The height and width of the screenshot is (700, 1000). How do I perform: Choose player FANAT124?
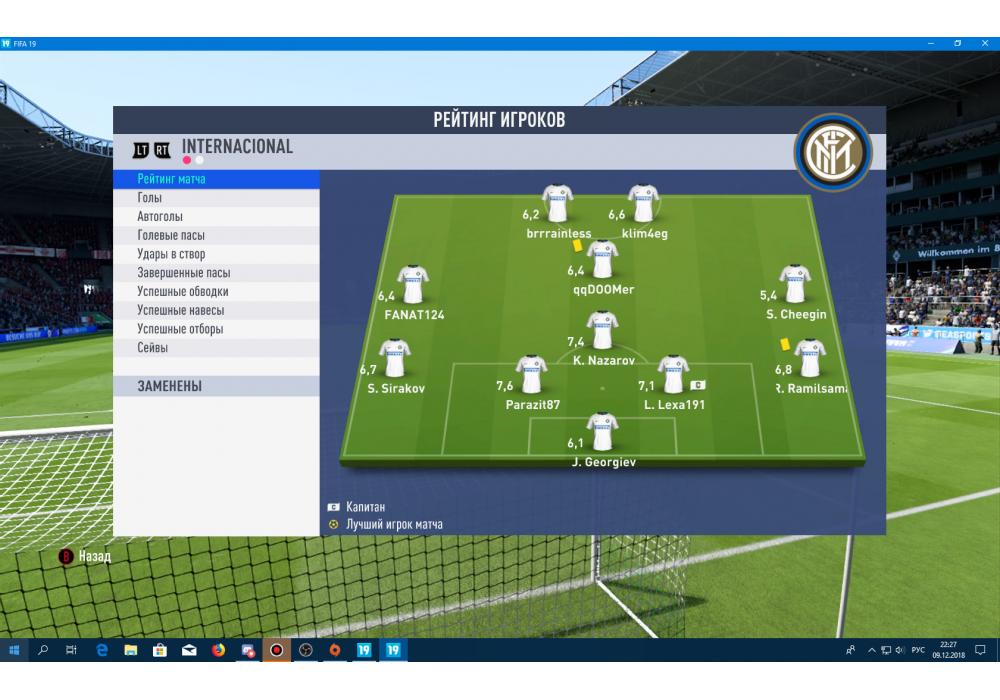[412, 285]
